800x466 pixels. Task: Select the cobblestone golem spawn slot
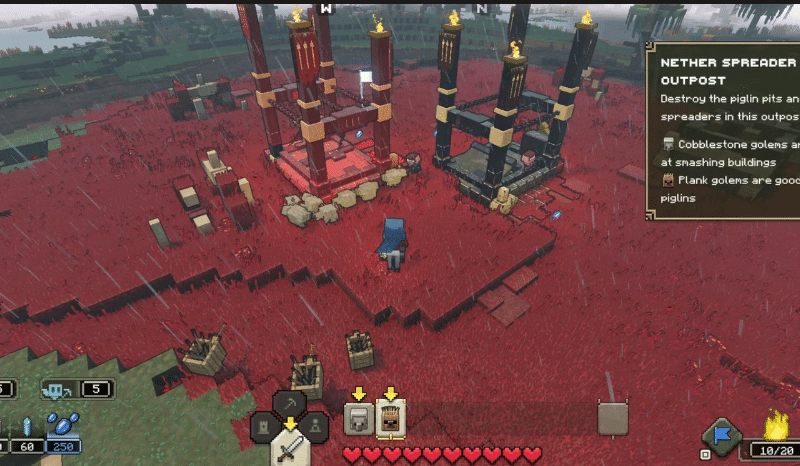tap(358, 420)
